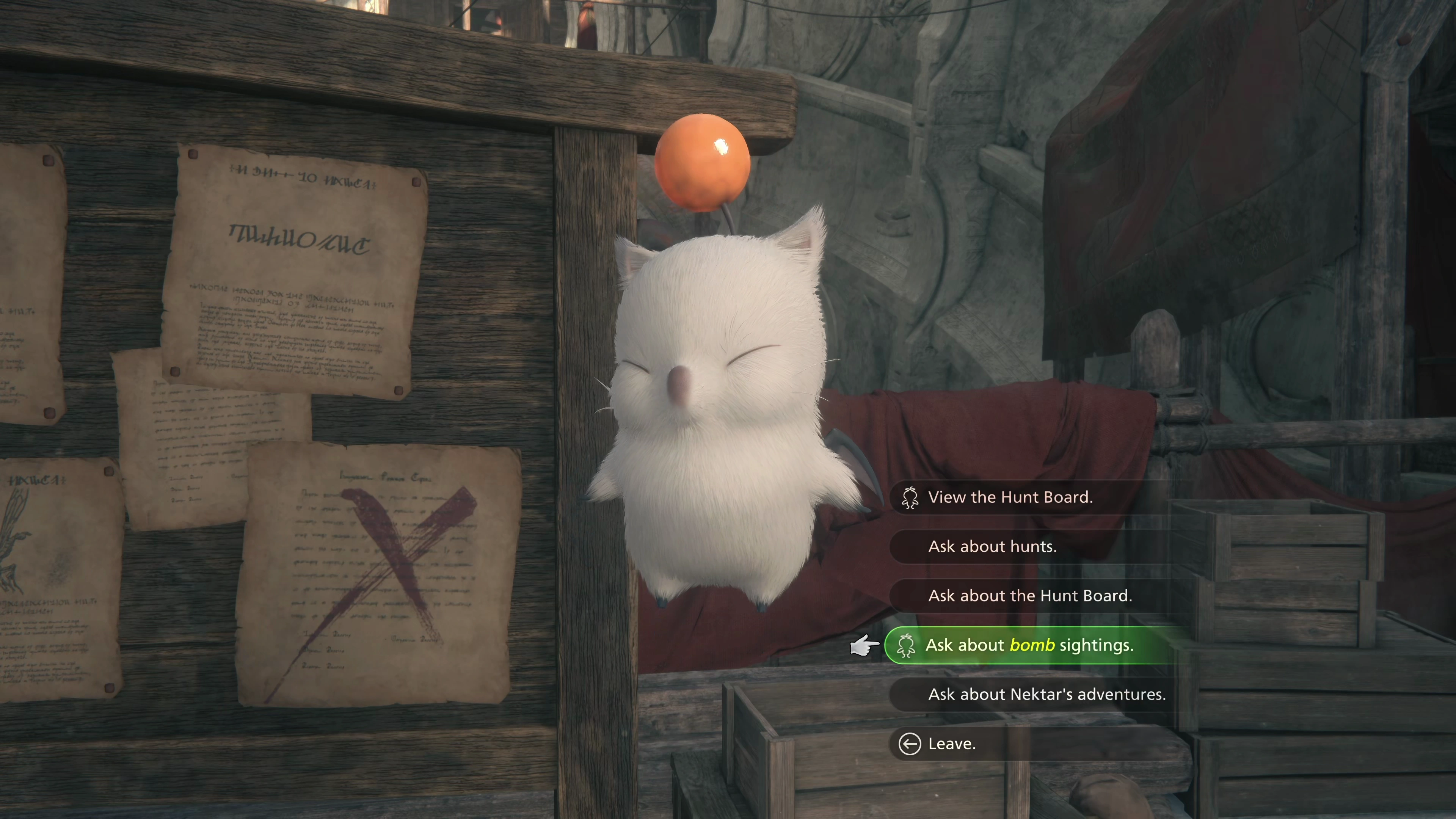The width and height of the screenshot is (1456, 819).
Task: Pick "Ask about the Hunt Board." reply
Action: click(1030, 596)
